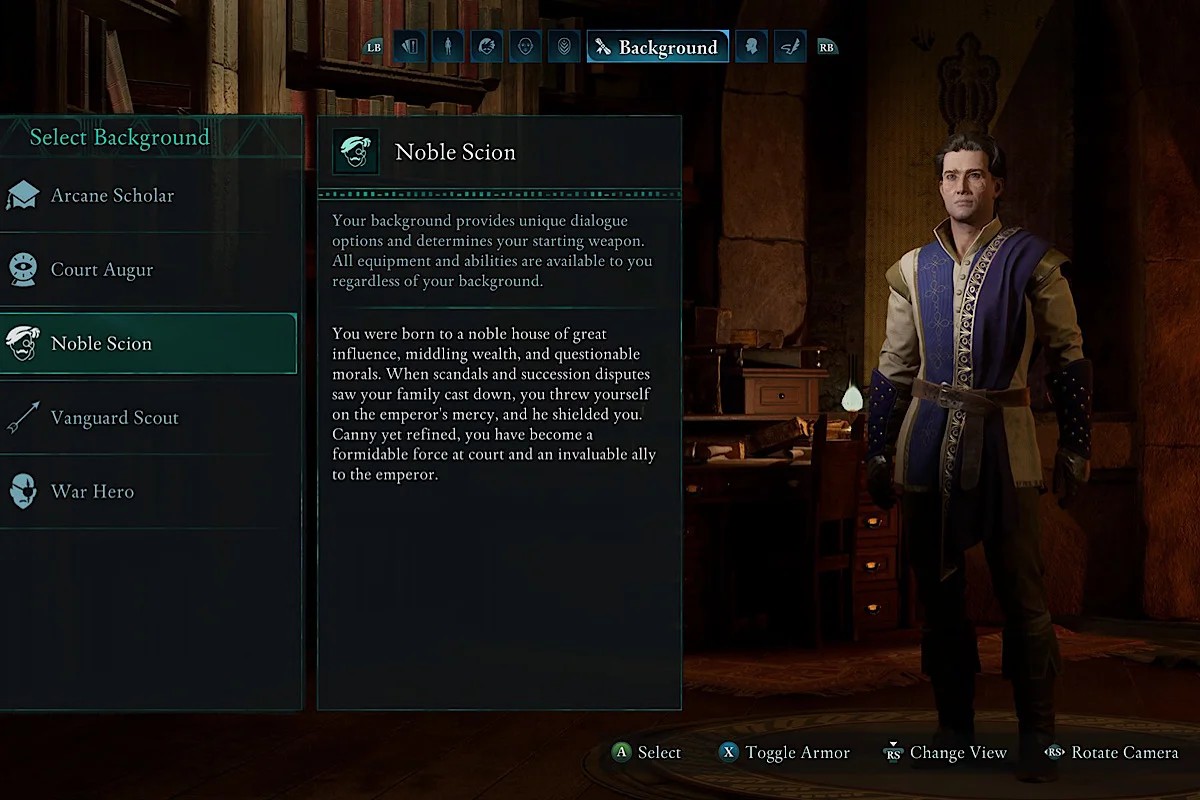The width and height of the screenshot is (1200, 800).
Task: Open the full-body figure tab
Action: [x=448, y=47]
